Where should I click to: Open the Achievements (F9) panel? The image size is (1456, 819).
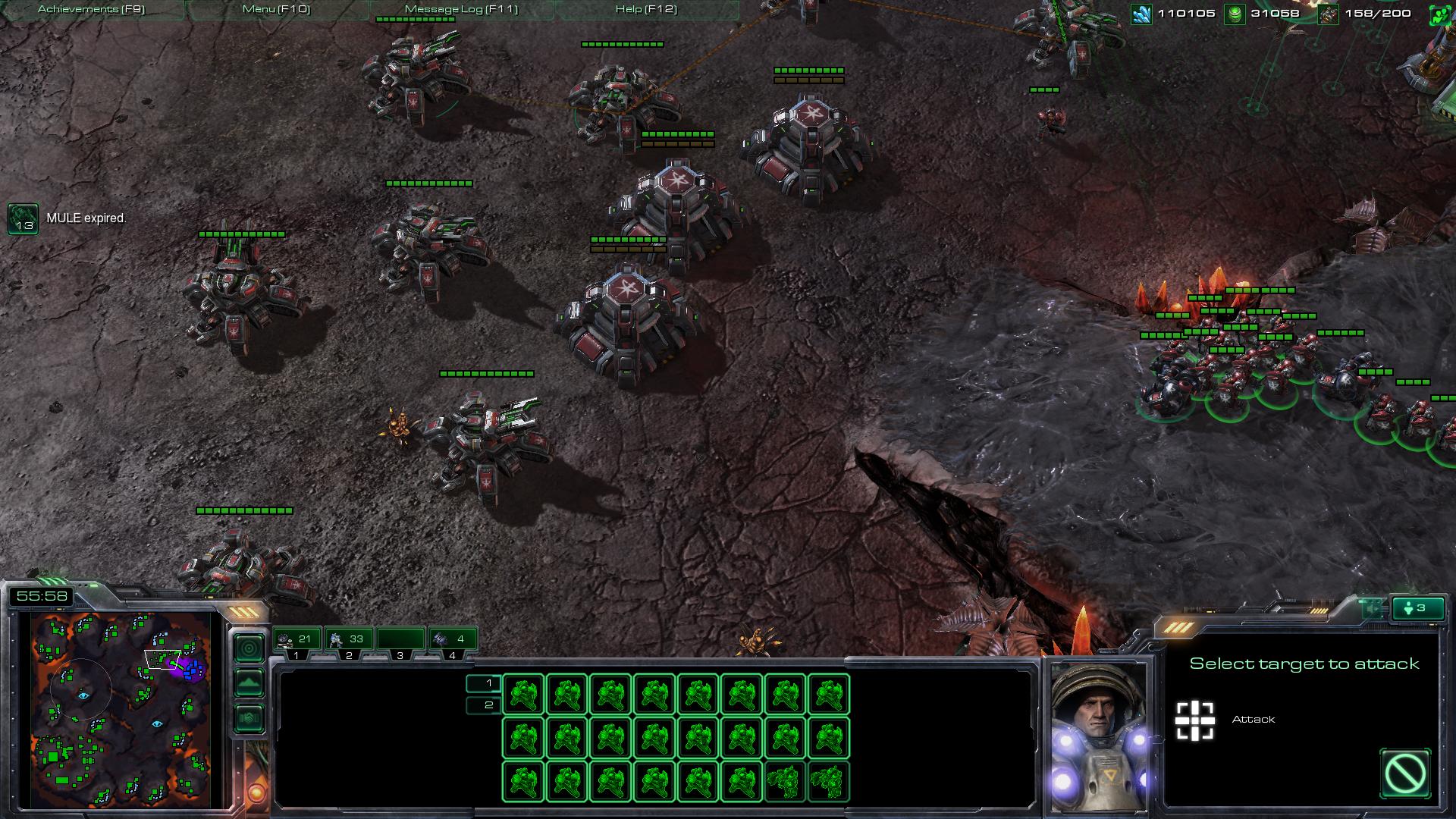(x=91, y=10)
